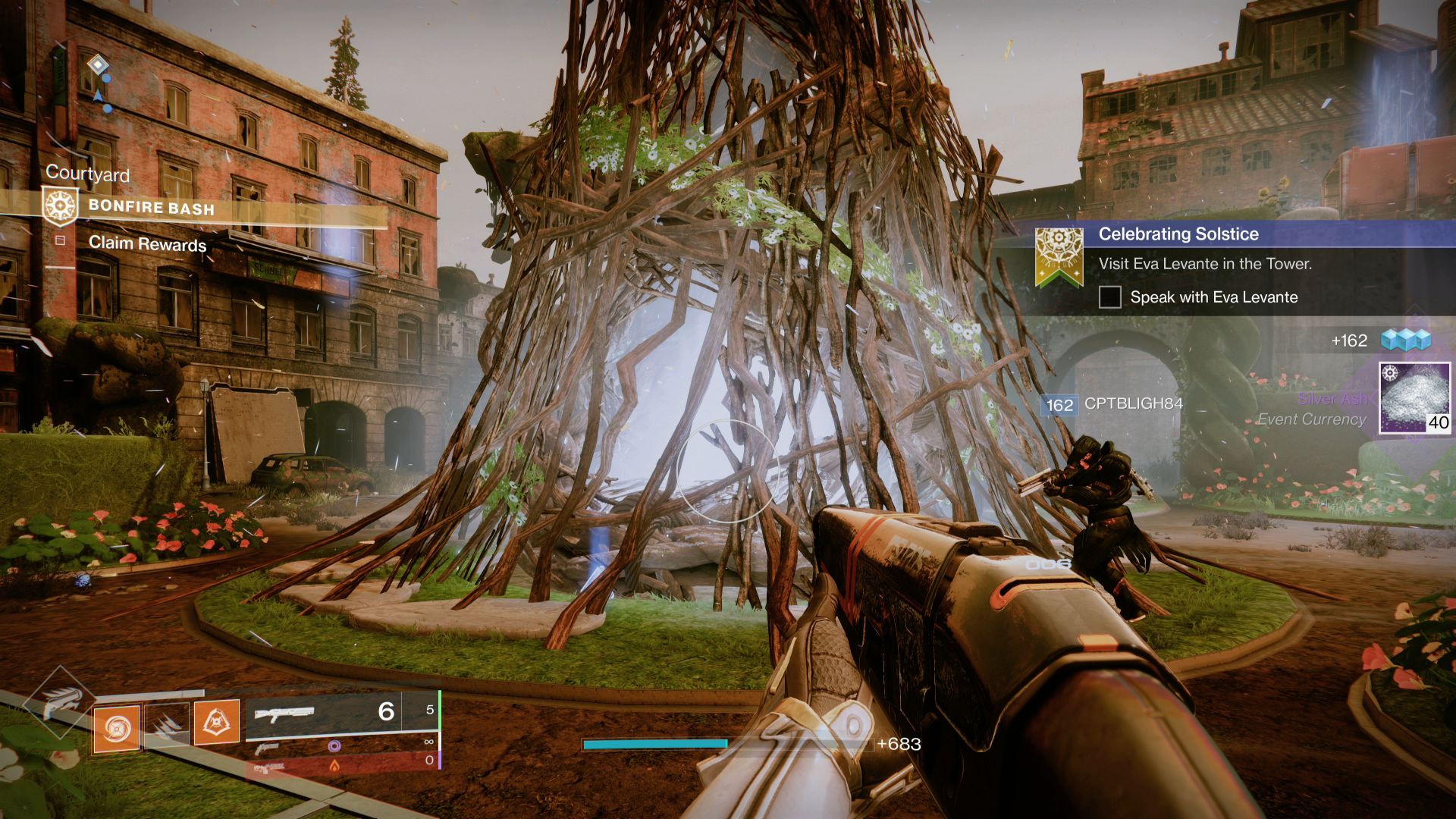Open the Courtyard location label
The height and width of the screenshot is (819, 1456).
(88, 175)
